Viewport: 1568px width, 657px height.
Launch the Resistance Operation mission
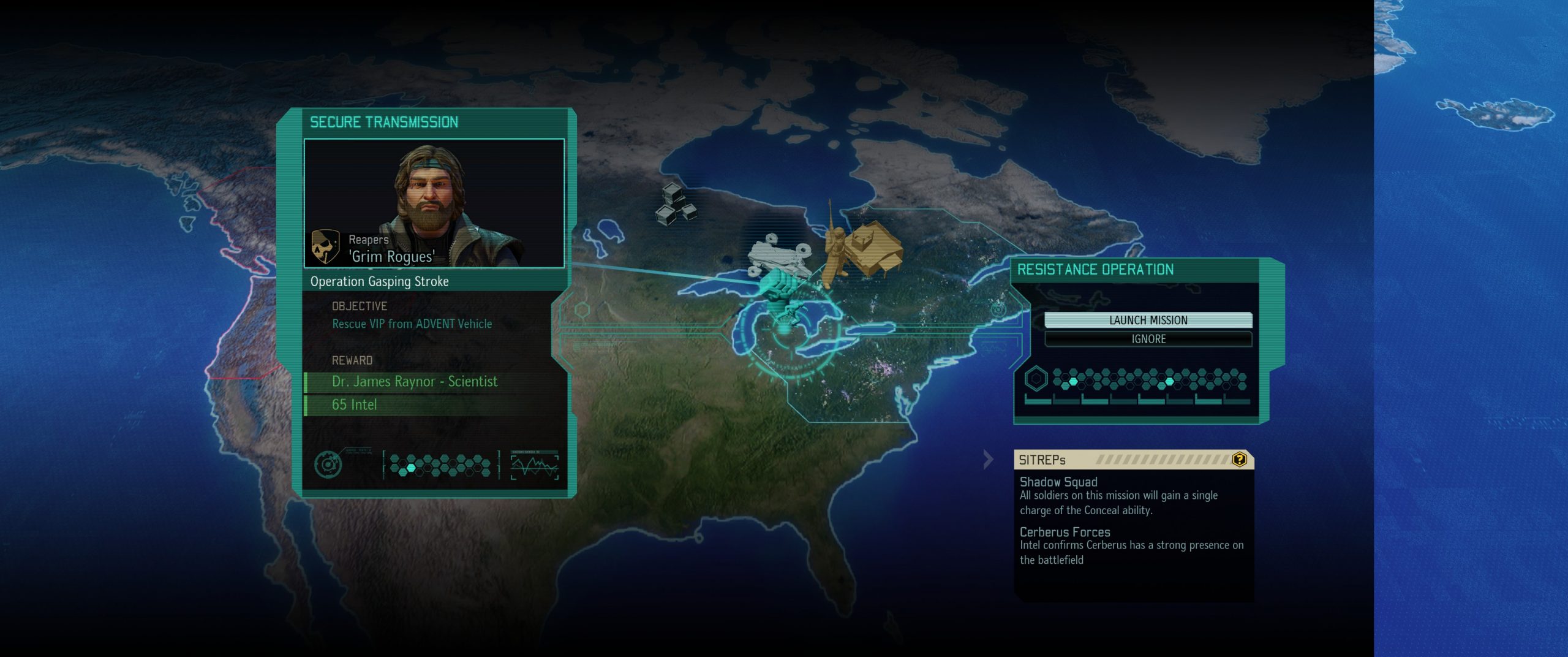(x=1148, y=320)
